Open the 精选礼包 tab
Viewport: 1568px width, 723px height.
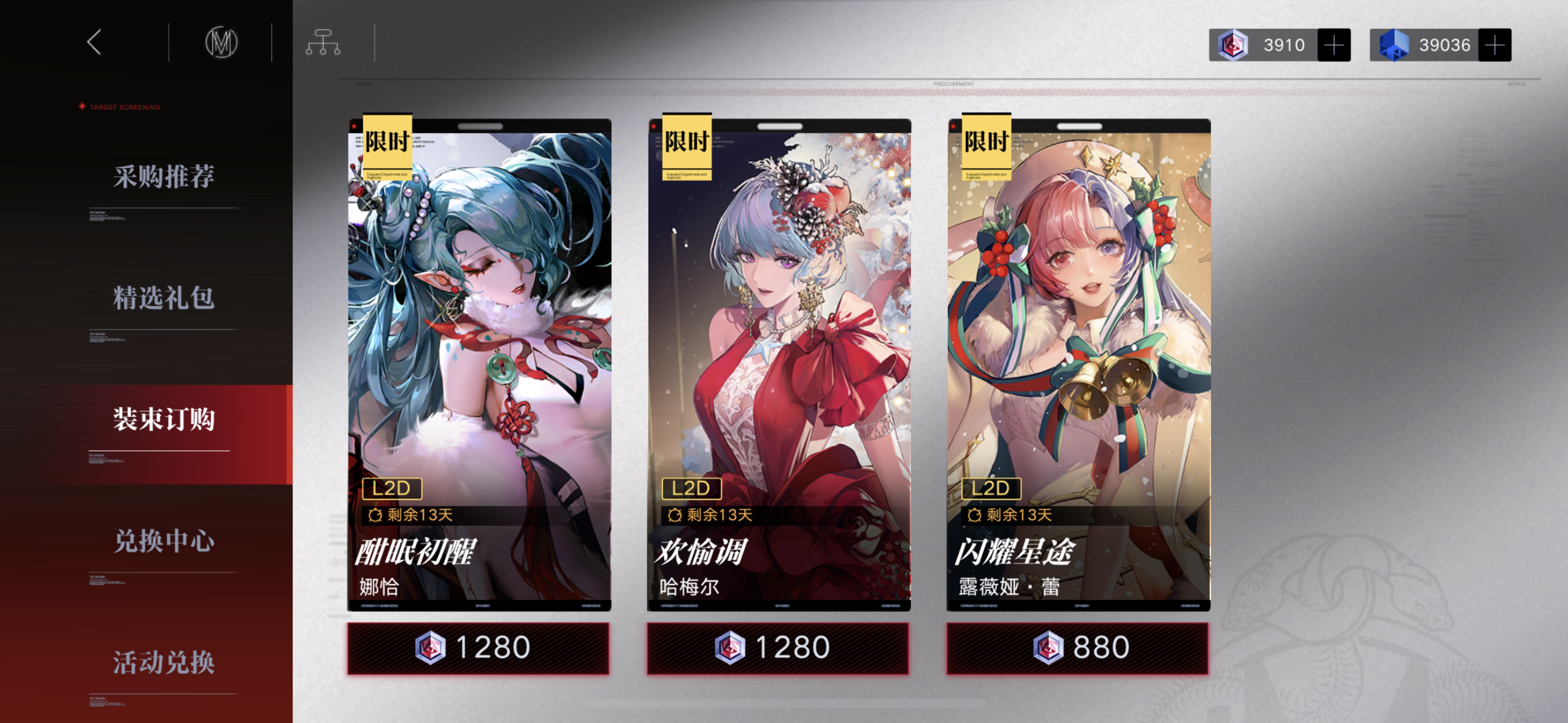tap(163, 299)
